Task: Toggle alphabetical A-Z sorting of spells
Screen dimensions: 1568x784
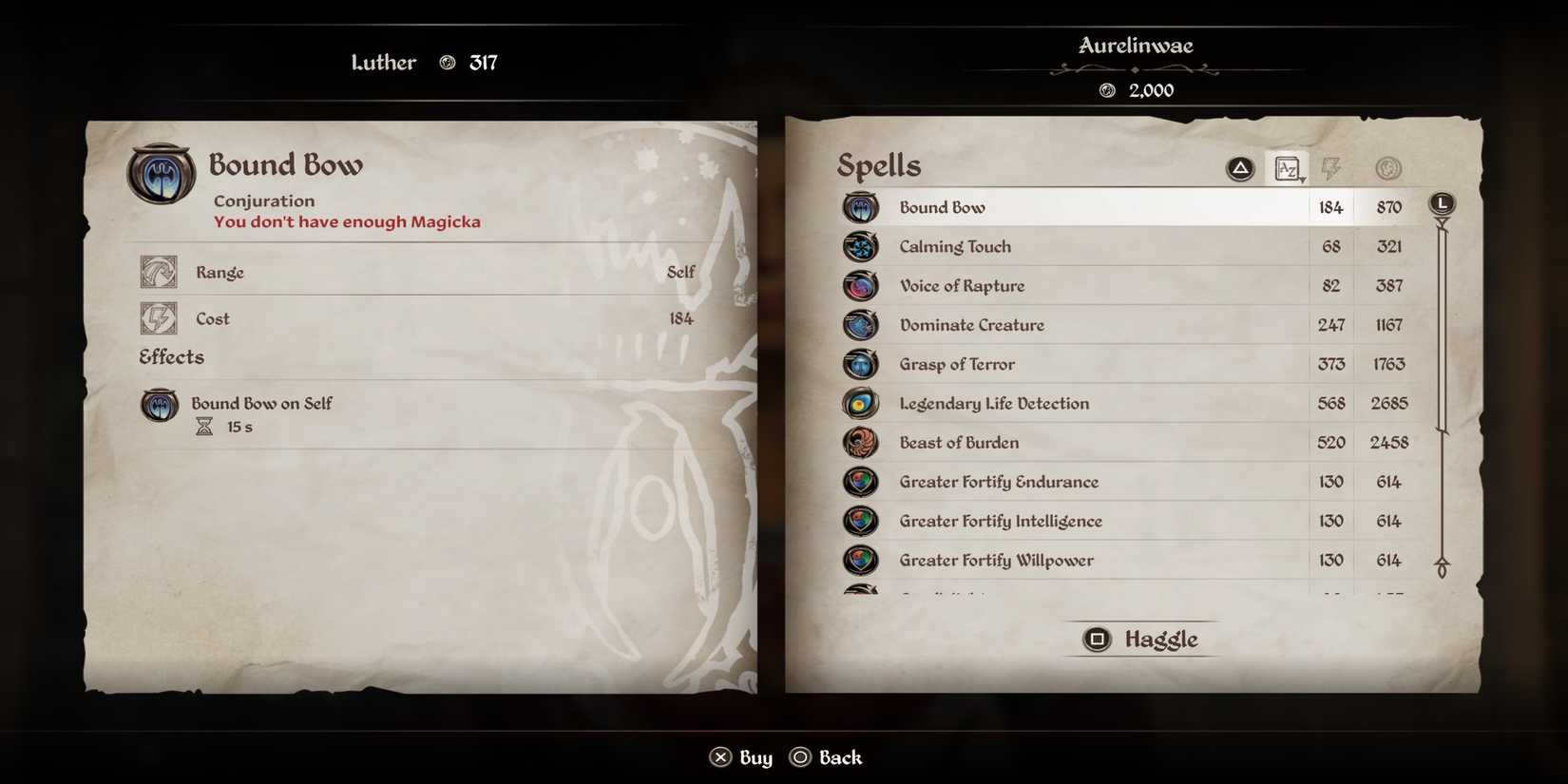Action: tap(1288, 167)
